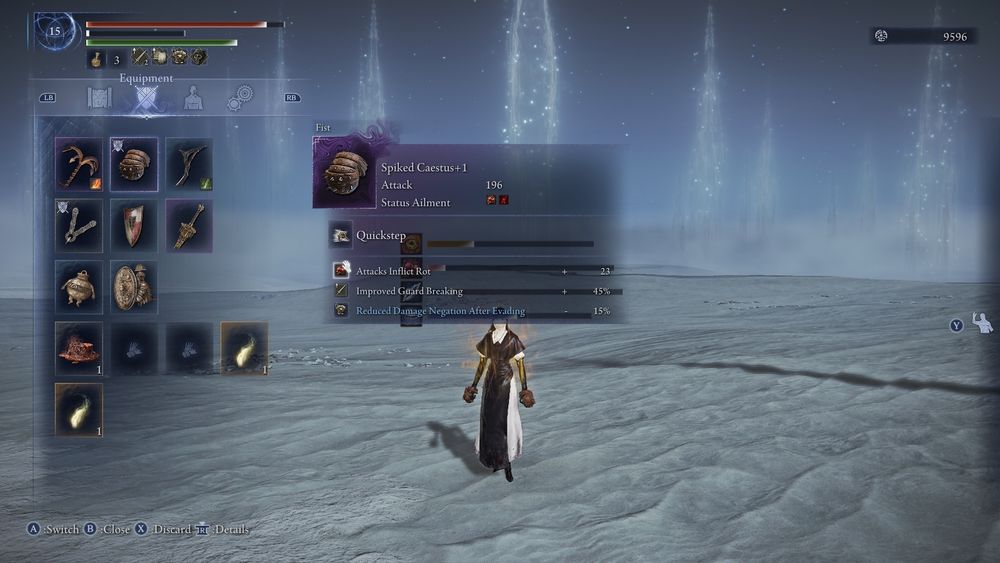The height and width of the screenshot is (563, 1000).
Task: Select the red glowing pile consumable
Action: click(79, 347)
